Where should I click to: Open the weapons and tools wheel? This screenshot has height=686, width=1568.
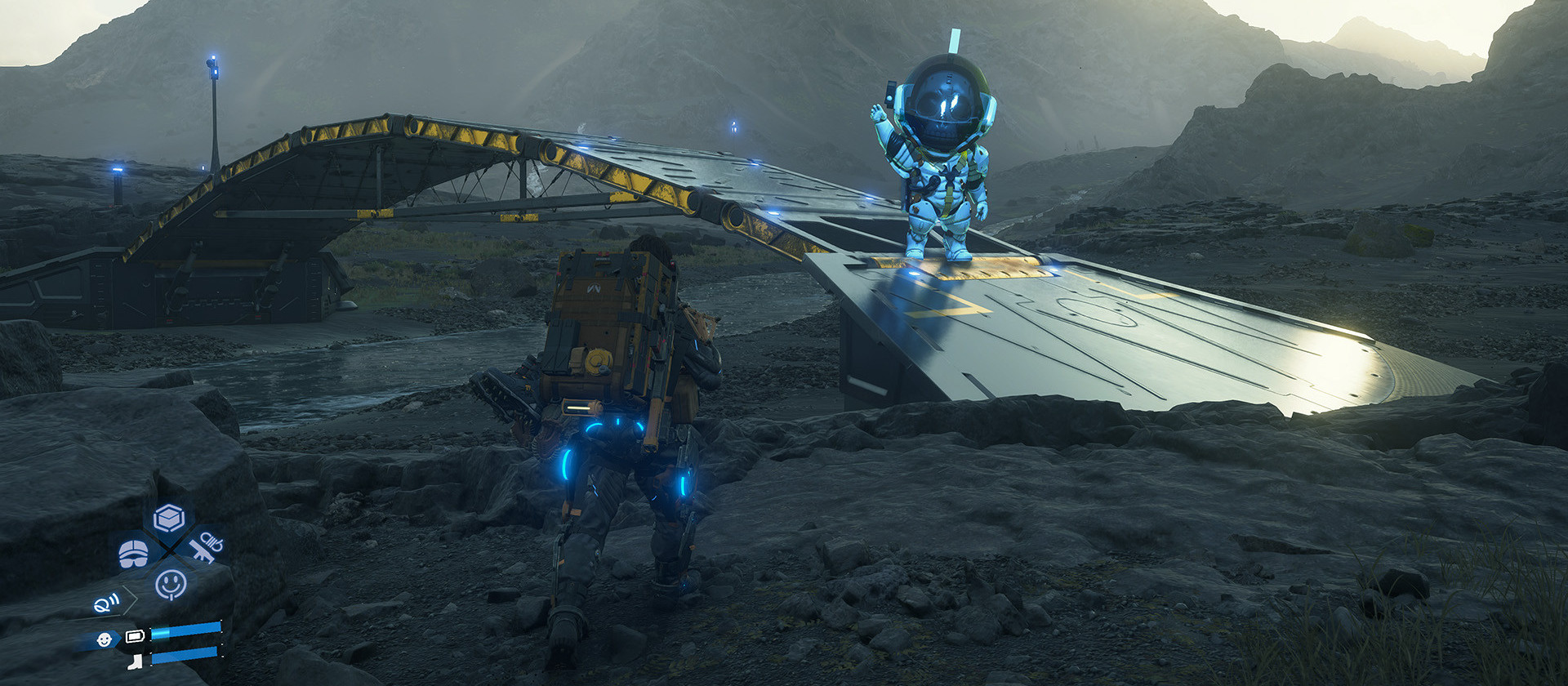pyautogui.click(x=207, y=547)
